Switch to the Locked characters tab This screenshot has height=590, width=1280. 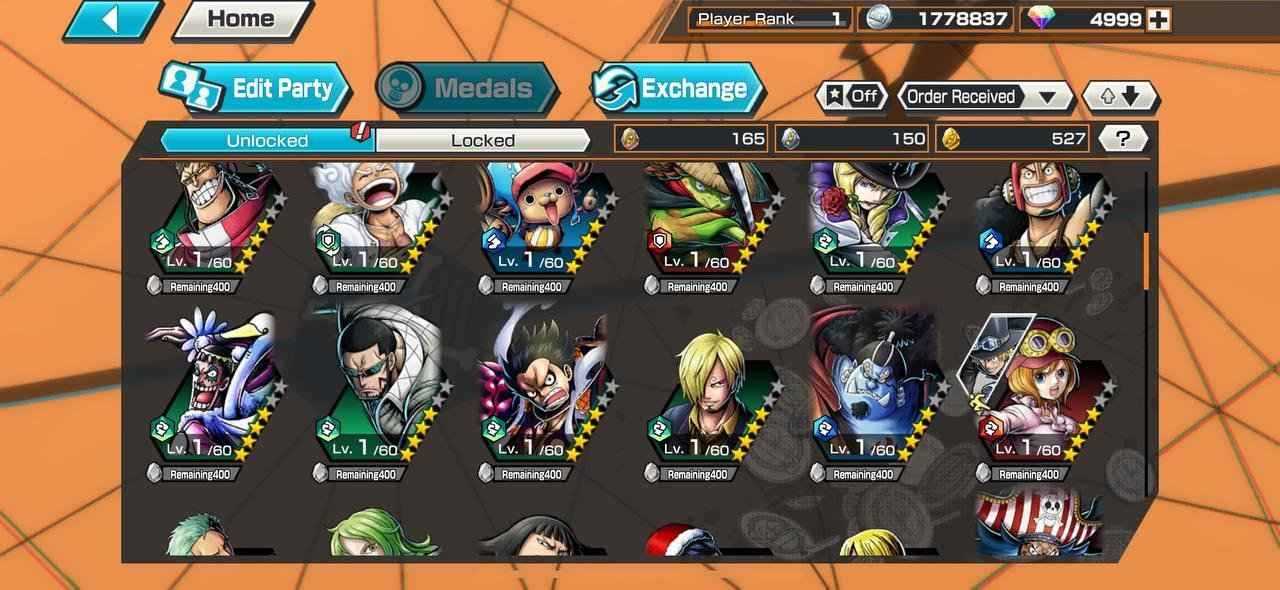(x=483, y=140)
